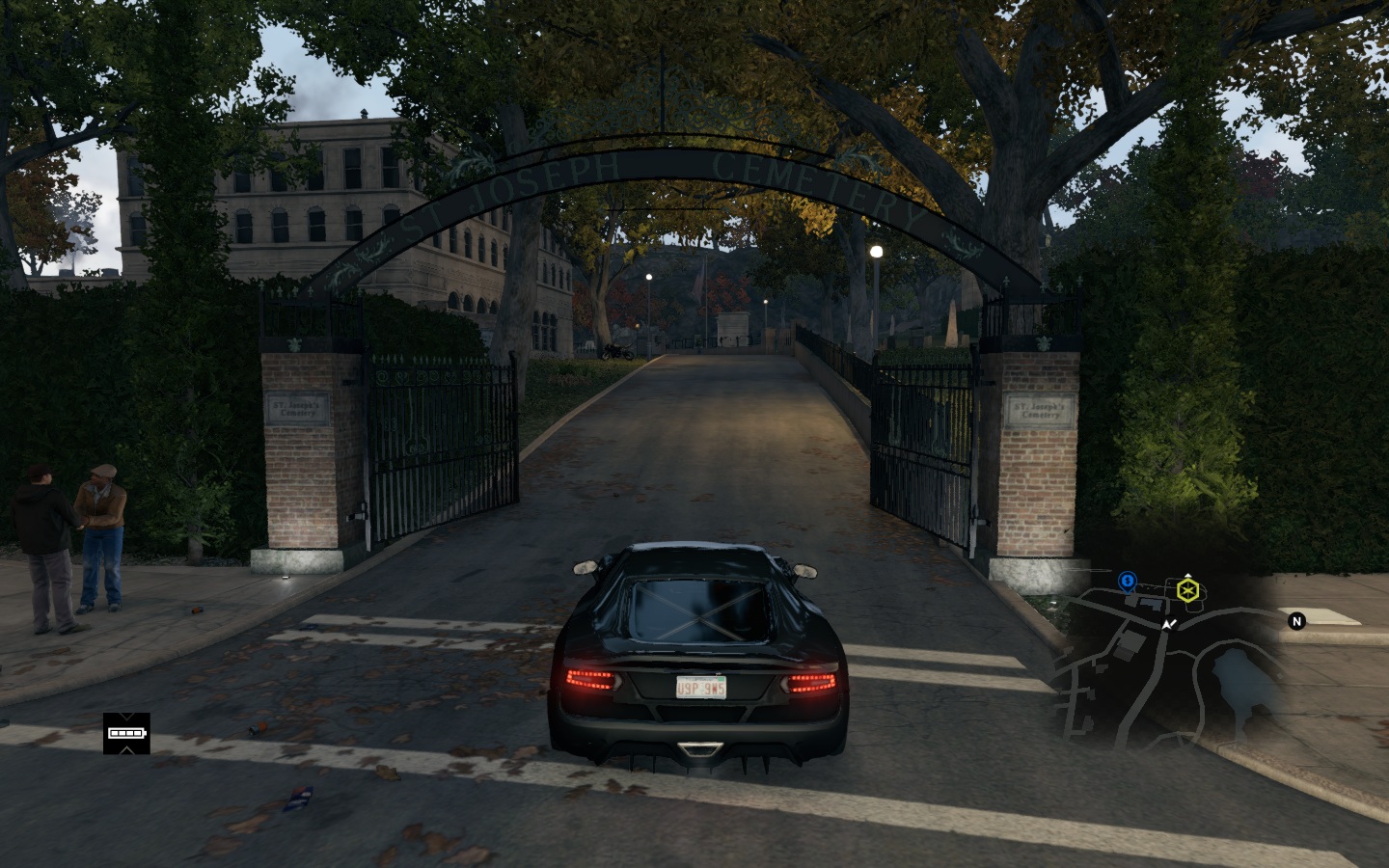The height and width of the screenshot is (868, 1389).
Task: Select the blue dollar-sign marker on minimap
Action: (x=1128, y=581)
